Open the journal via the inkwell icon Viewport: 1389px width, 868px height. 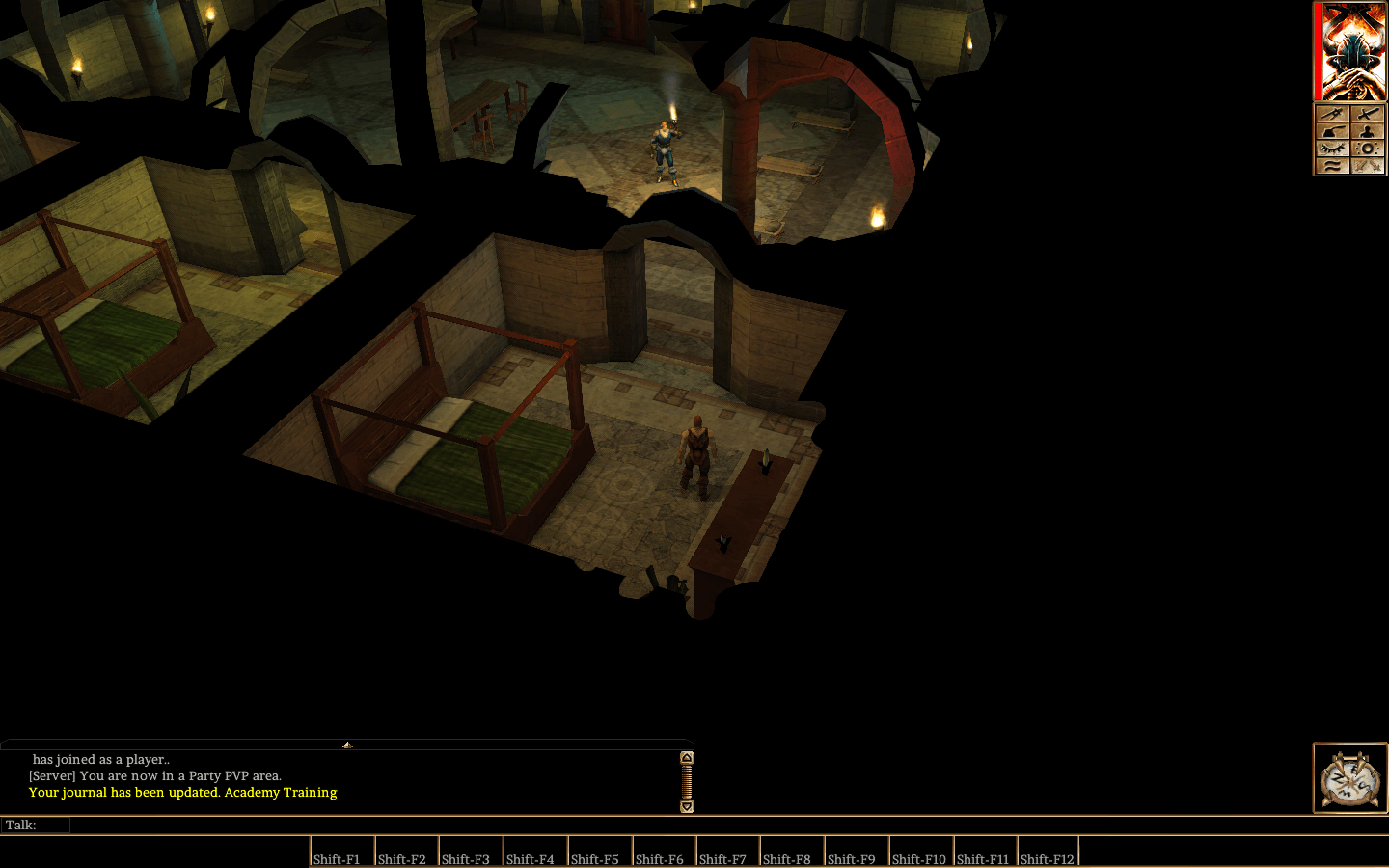click(1333, 131)
